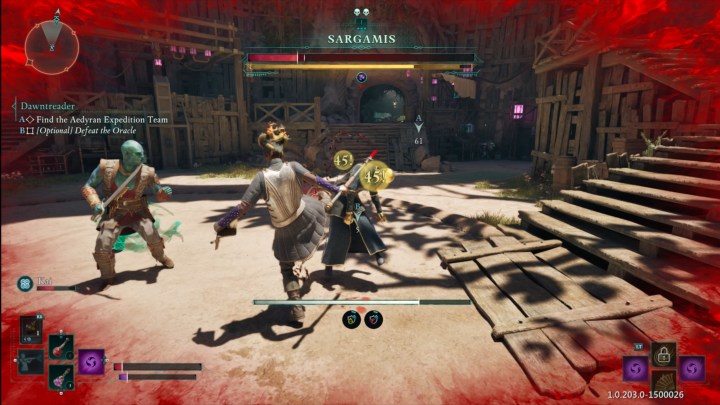This screenshot has width=720, height=405.
Task: Click the objective A distance marker
Action: [419, 128]
